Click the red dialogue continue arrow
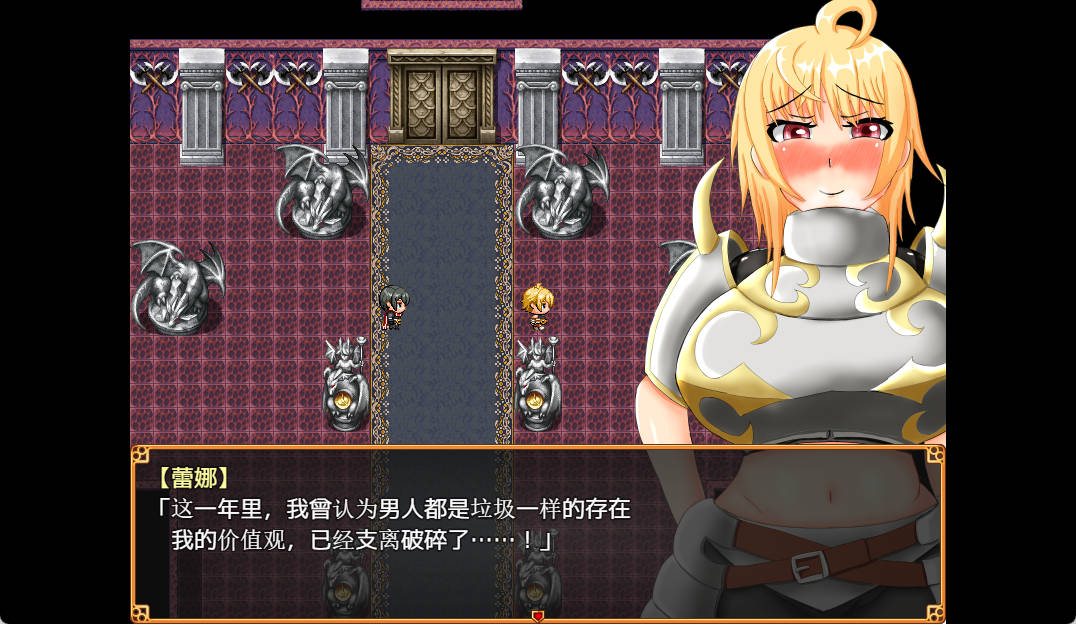1076x624 pixels. [x=537, y=616]
